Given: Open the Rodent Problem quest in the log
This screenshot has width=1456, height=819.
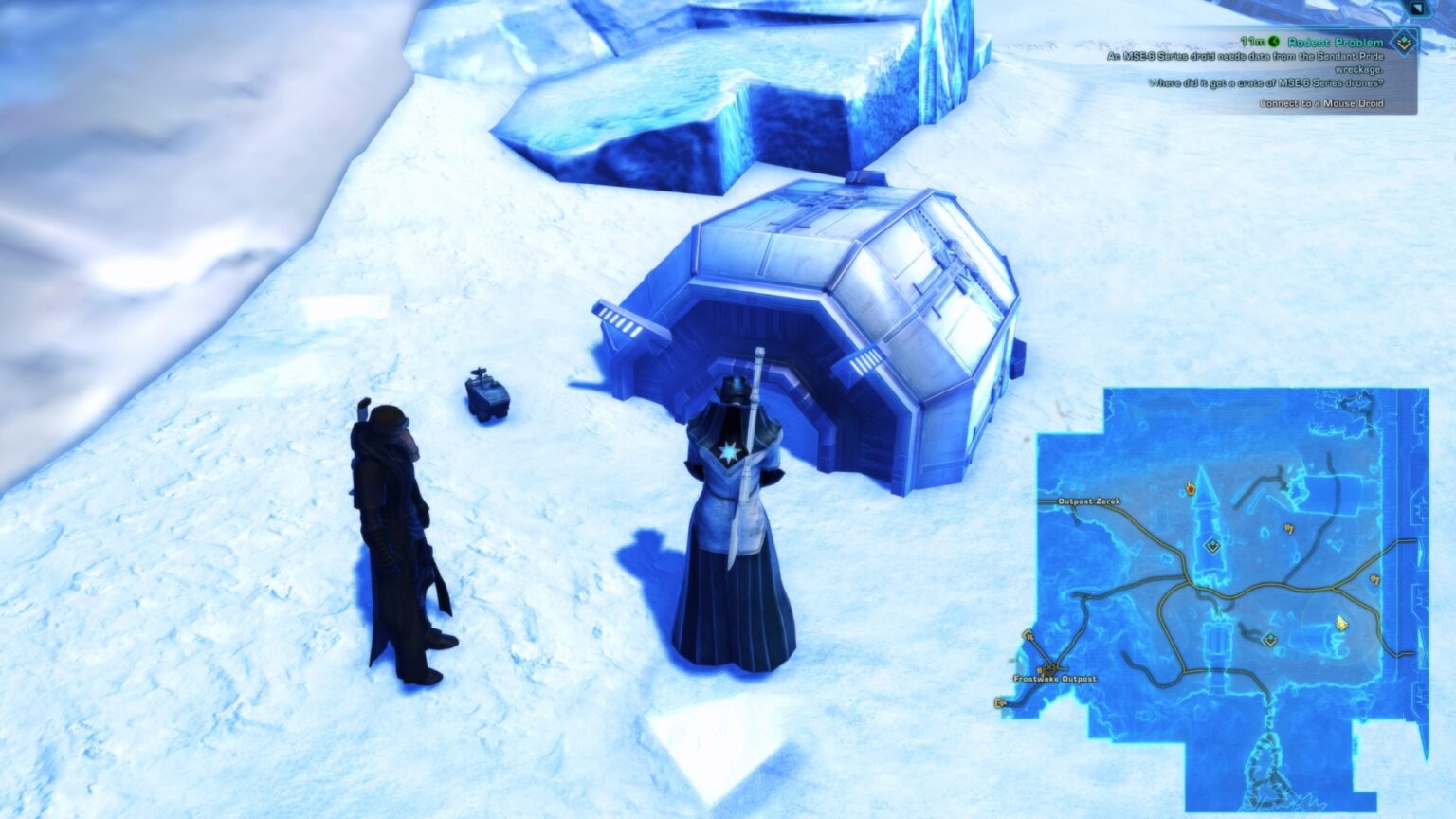Looking at the screenshot, I should [1335, 42].
